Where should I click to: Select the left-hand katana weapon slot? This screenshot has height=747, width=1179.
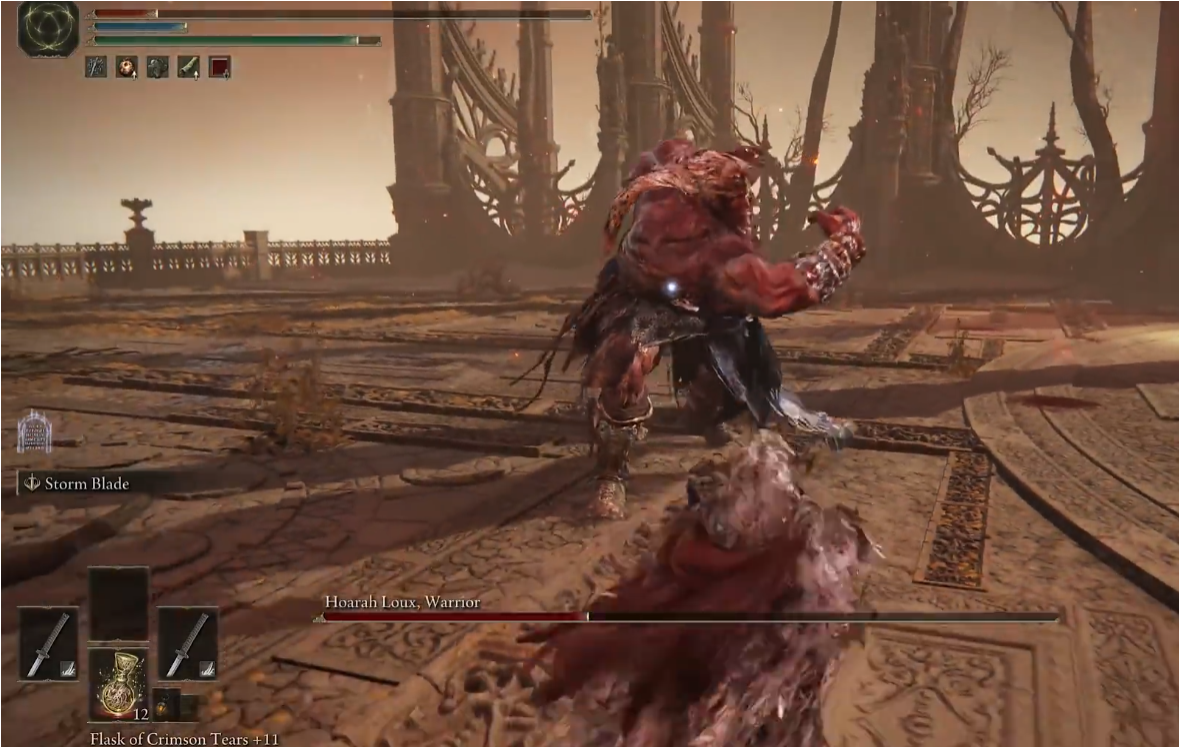[x=48, y=643]
